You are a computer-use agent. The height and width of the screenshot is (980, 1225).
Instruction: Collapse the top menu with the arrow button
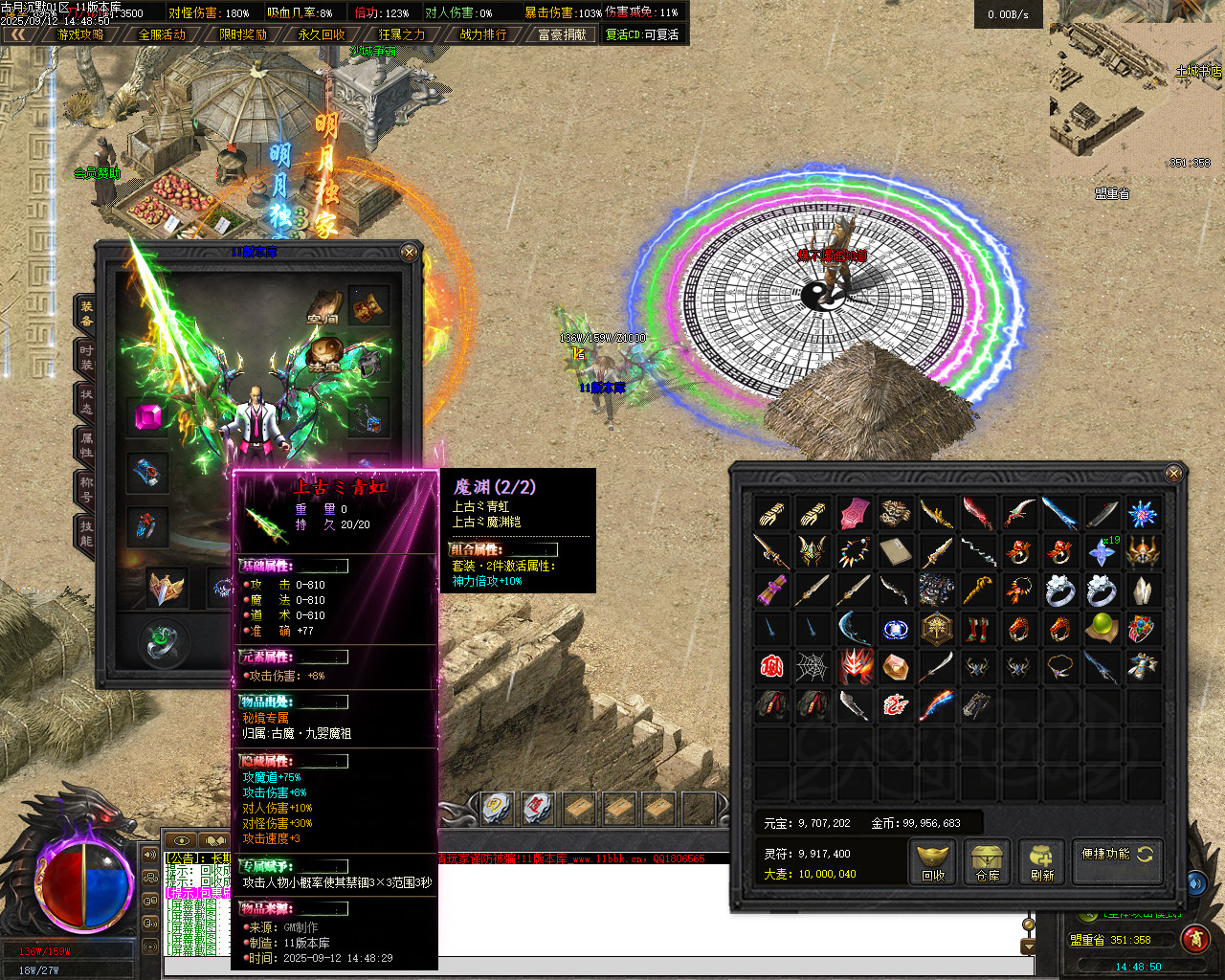point(17,34)
